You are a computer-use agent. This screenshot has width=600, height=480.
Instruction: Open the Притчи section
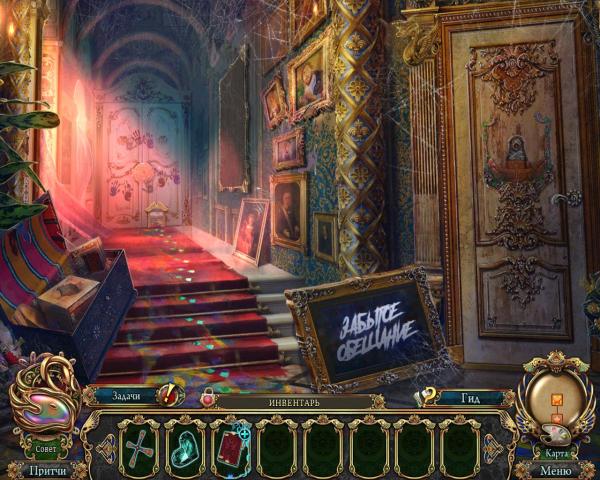point(48,470)
